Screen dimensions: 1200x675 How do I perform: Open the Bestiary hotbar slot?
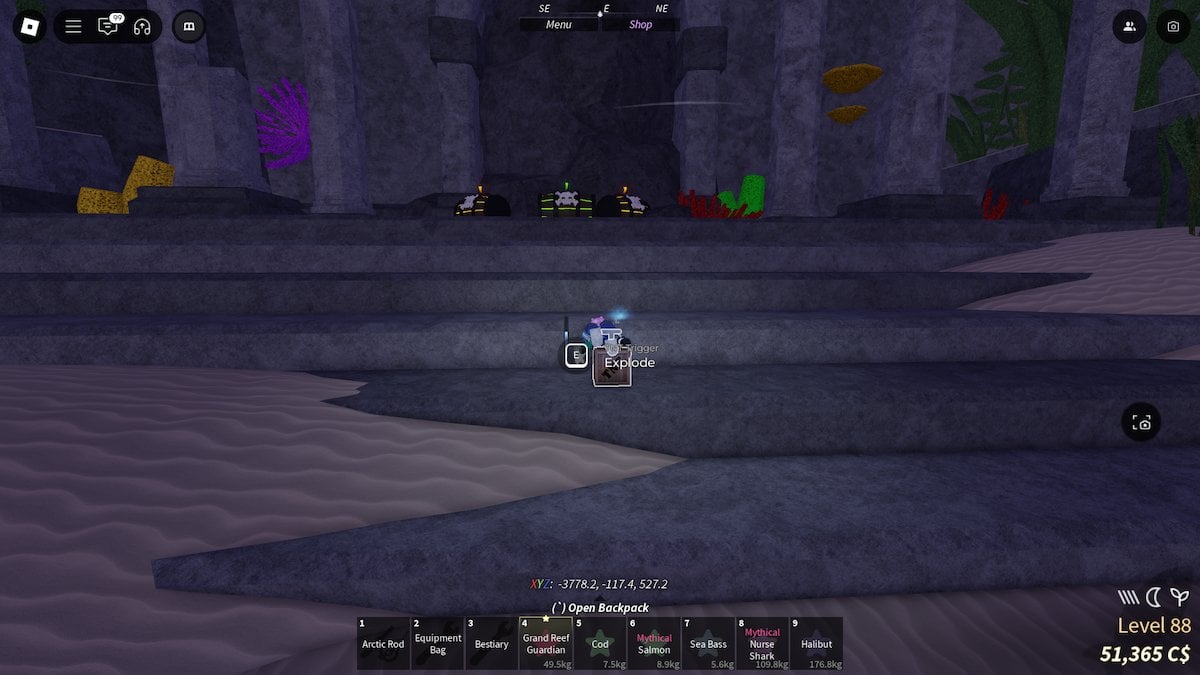click(492, 643)
